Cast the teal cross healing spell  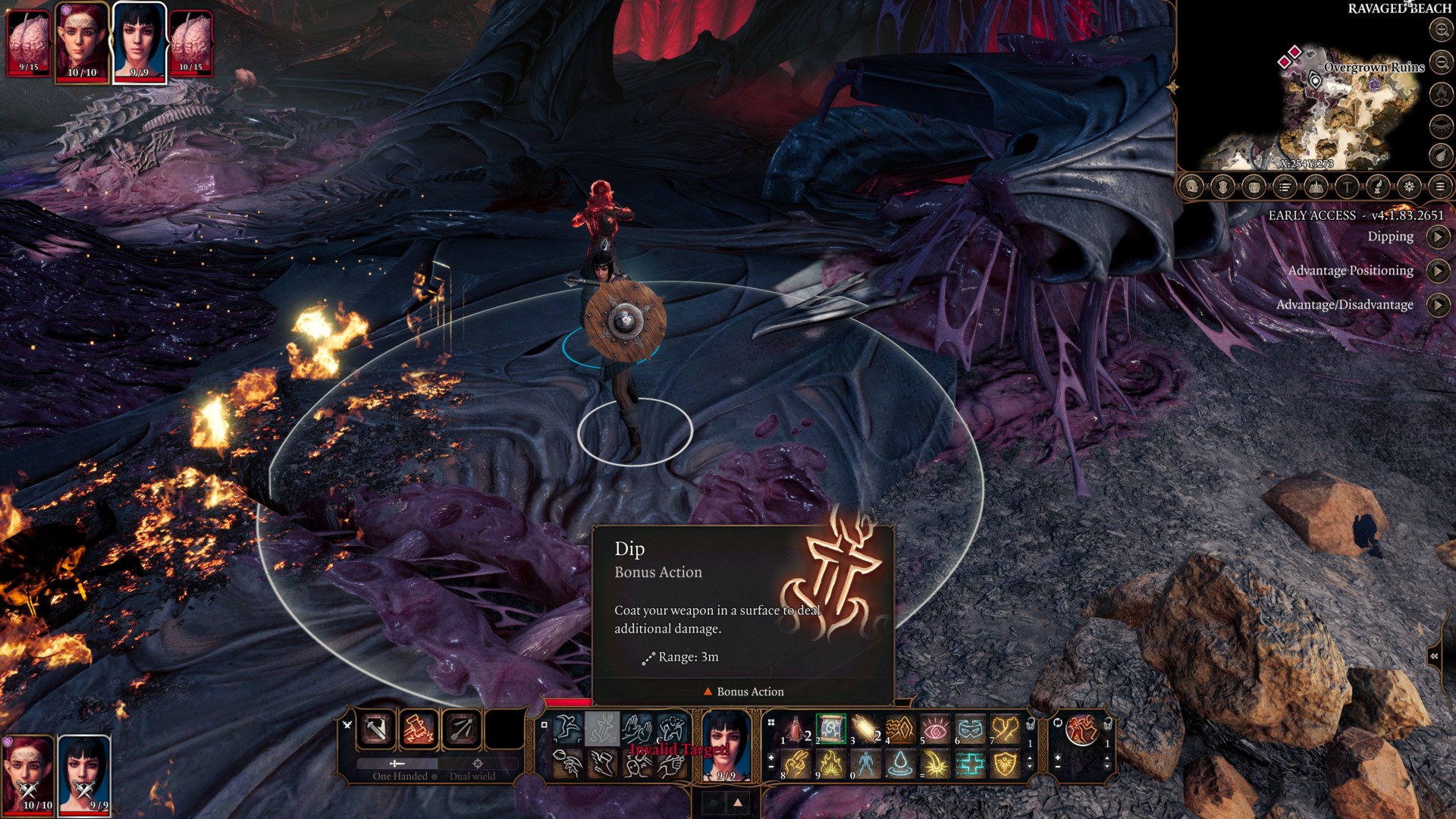click(970, 764)
